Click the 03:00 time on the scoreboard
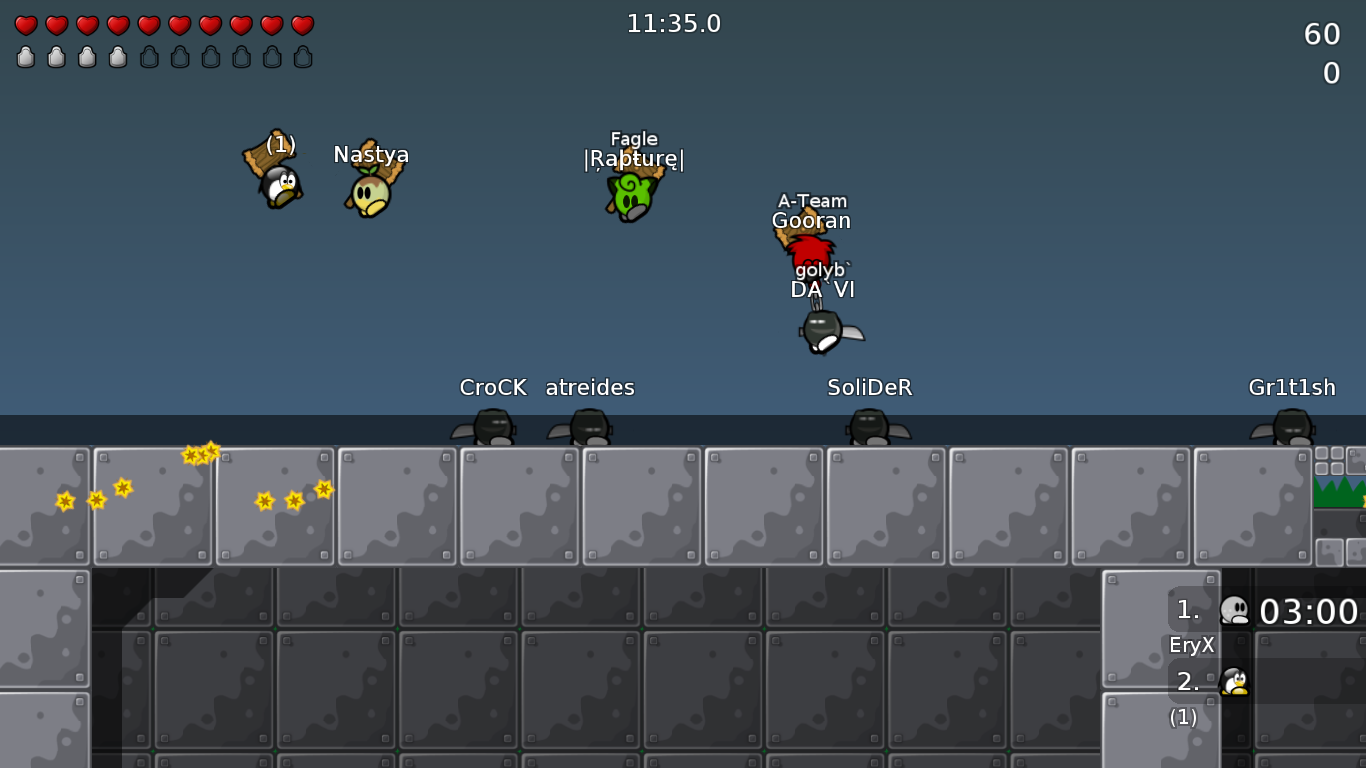The height and width of the screenshot is (768, 1366). pos(1311,611)
